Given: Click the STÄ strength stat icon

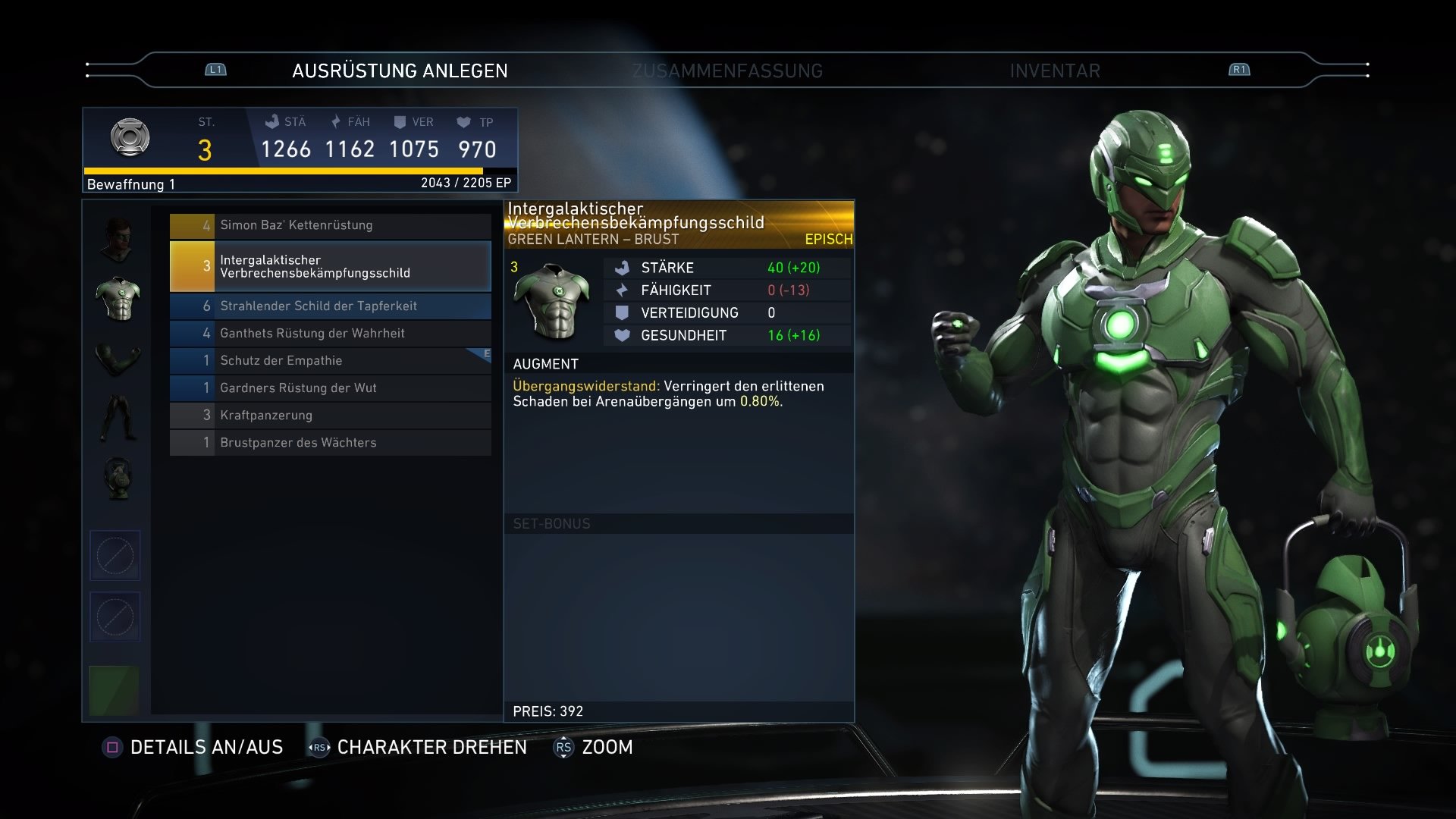Looking at the screenshot, I should [273, 121].
